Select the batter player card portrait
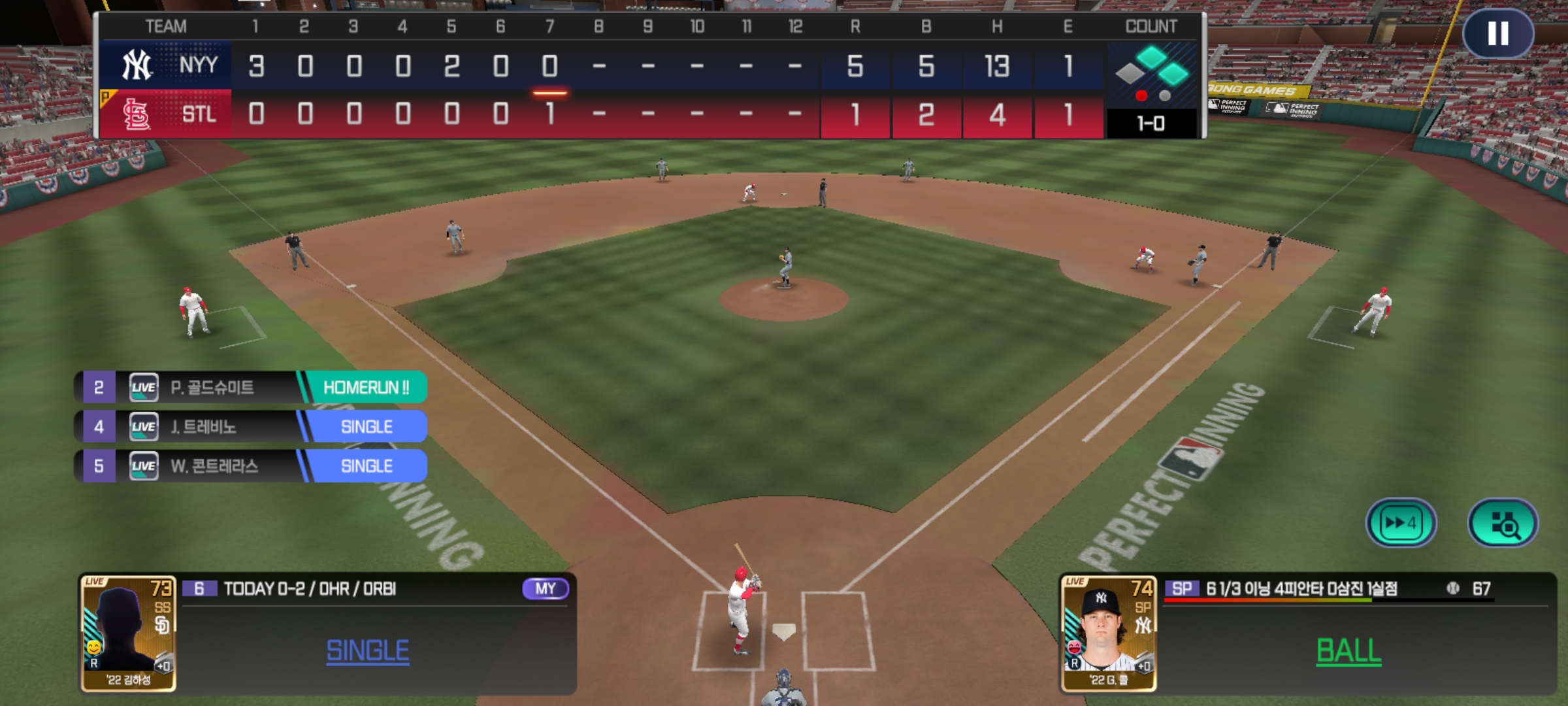The width and height of the screenshot is (1568, 706). 128,633
